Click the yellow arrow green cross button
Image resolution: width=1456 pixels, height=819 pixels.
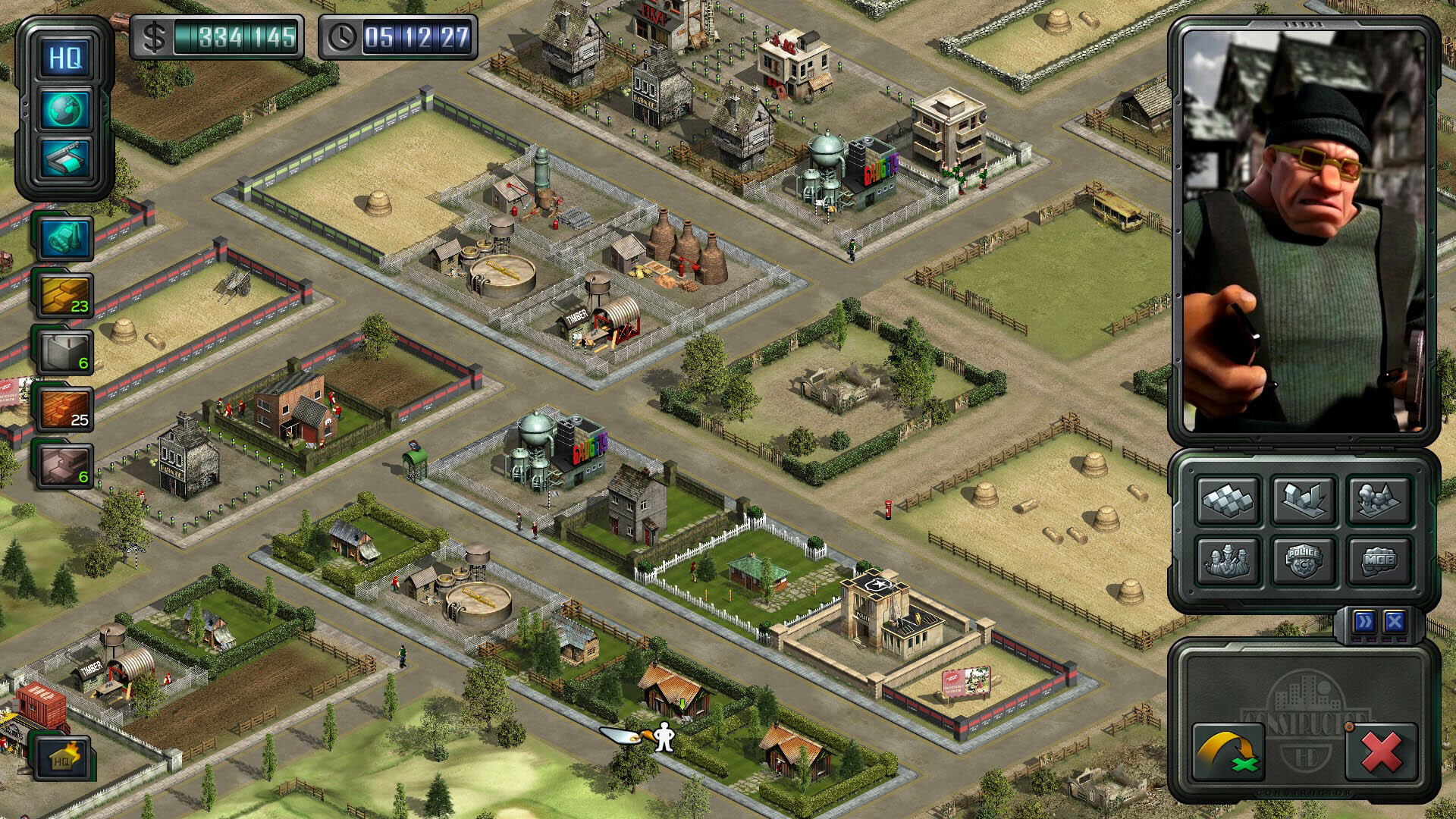pos(1228,752)
